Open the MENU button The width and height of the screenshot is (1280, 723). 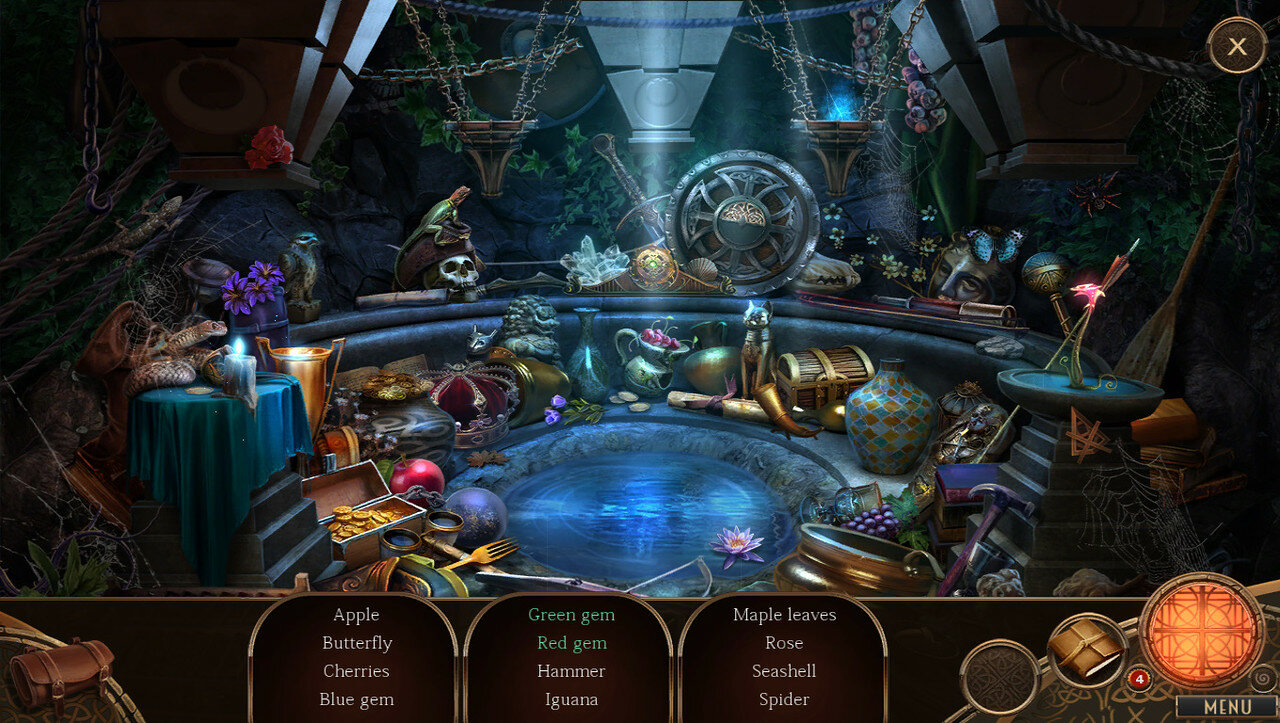point(1227,706)
